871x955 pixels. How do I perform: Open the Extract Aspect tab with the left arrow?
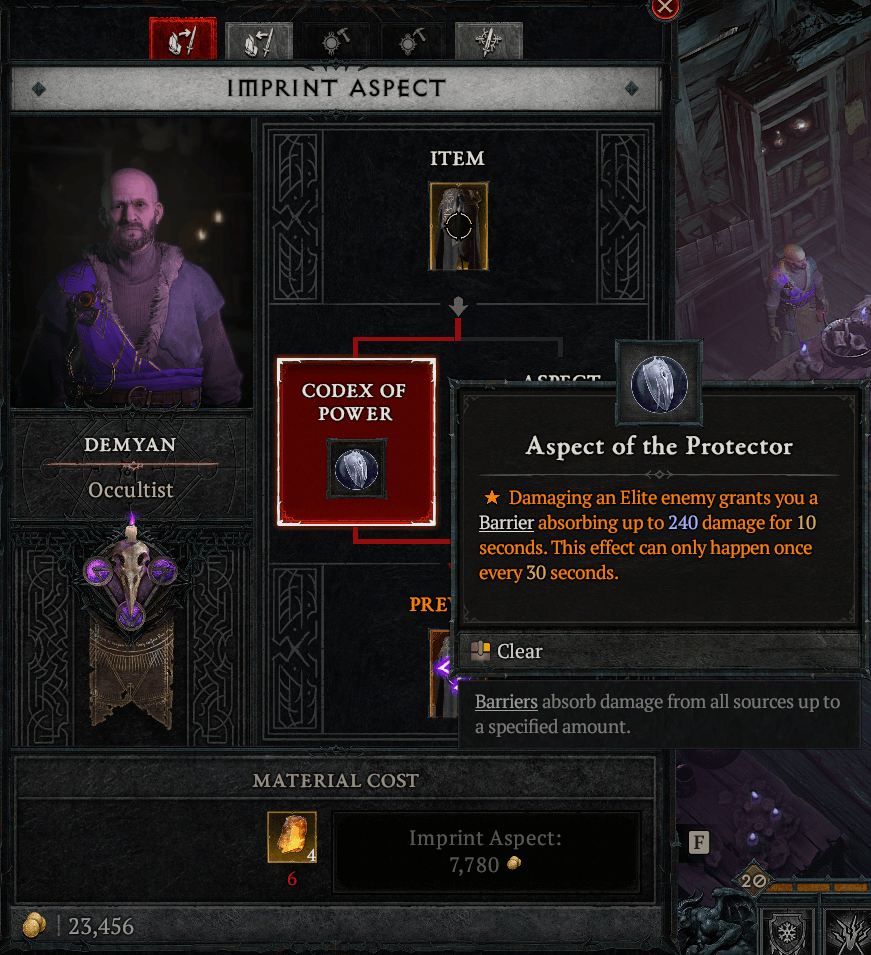pos(257,42)
